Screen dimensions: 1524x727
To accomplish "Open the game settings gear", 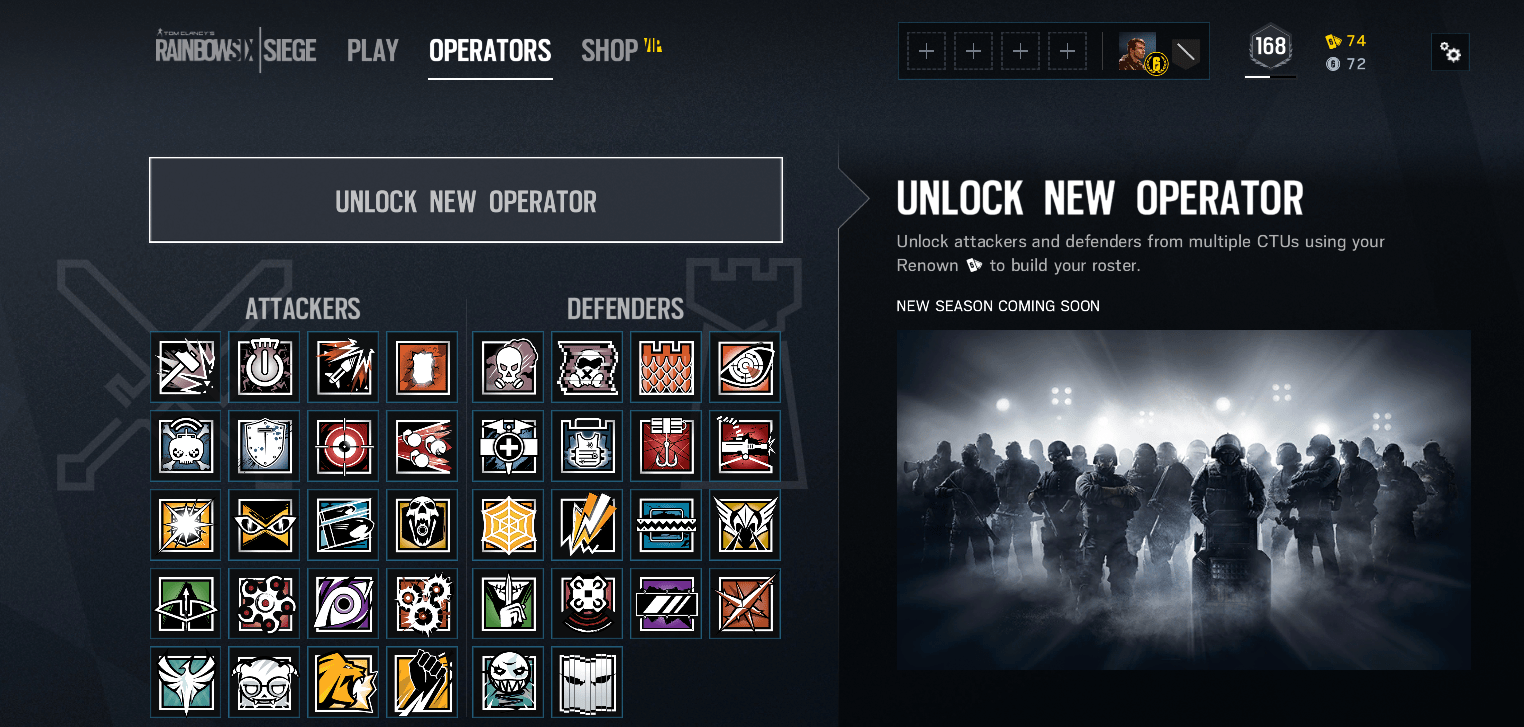I will [x=1451, y=52].
